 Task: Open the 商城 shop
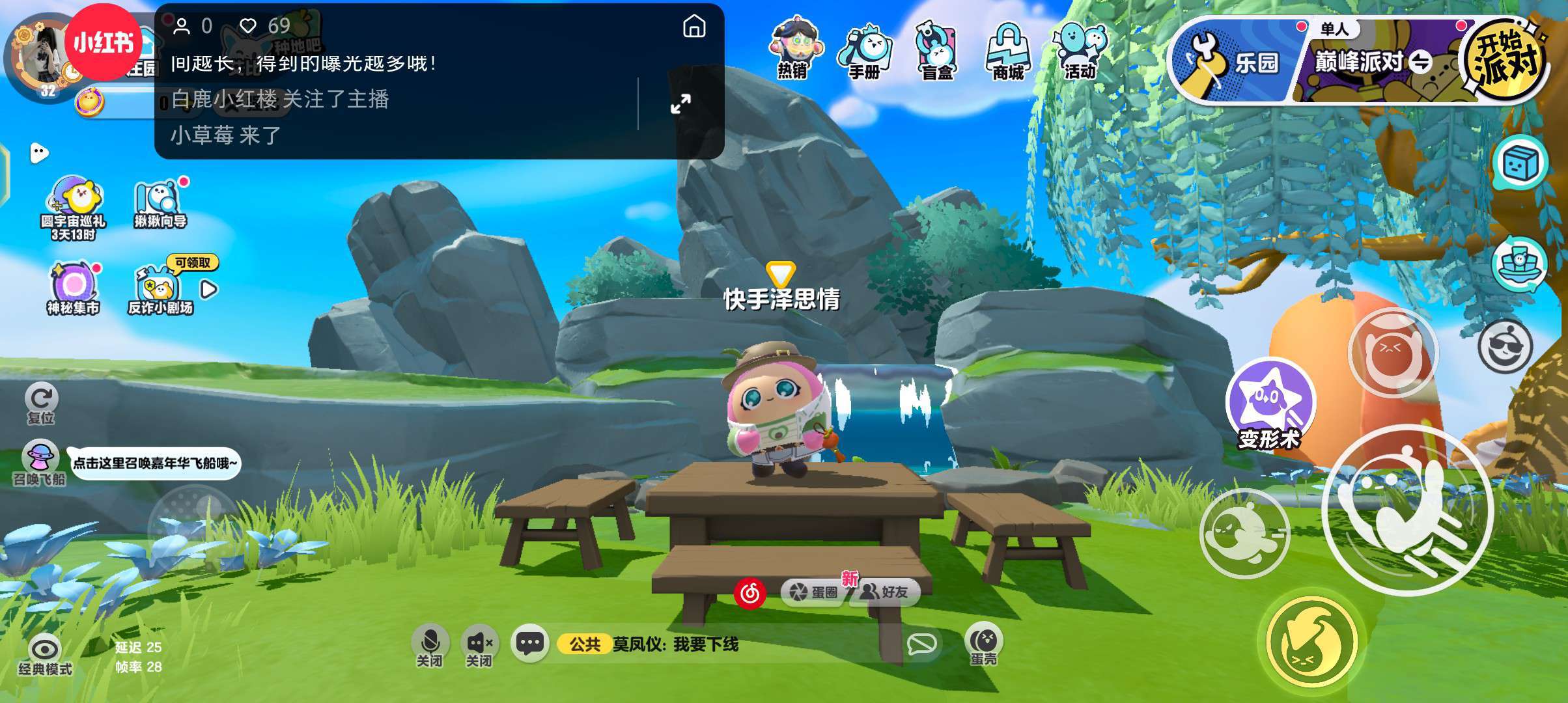(1008, 51)
